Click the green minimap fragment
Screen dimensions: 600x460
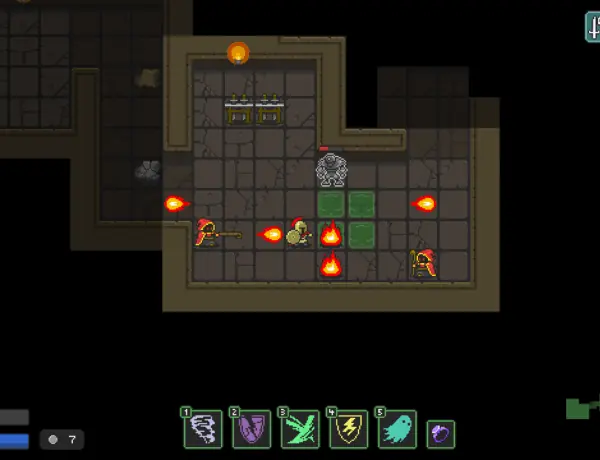click(580, 408)
